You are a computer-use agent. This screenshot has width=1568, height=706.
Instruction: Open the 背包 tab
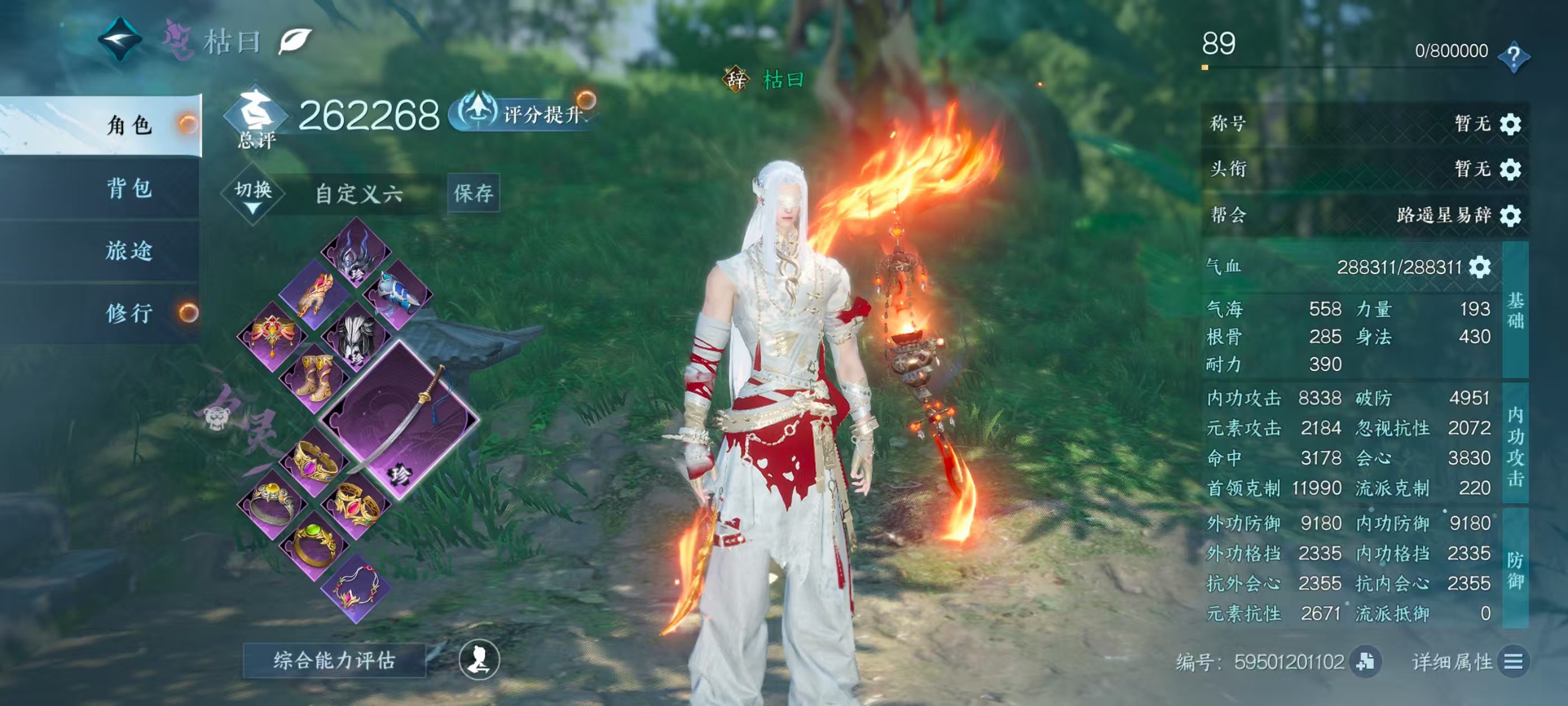click(x=129, y=188)
